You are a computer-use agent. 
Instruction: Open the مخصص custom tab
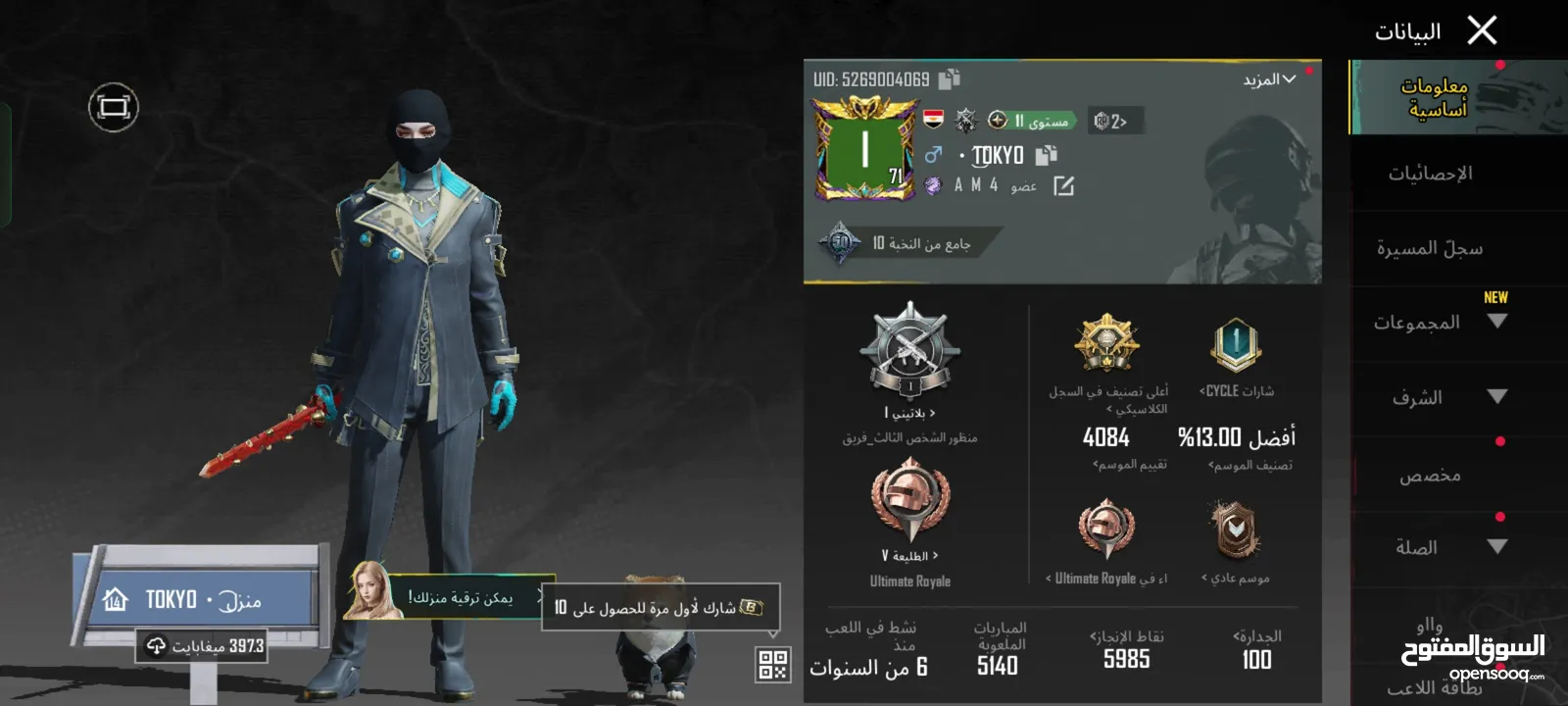[x=1430, y=476]
